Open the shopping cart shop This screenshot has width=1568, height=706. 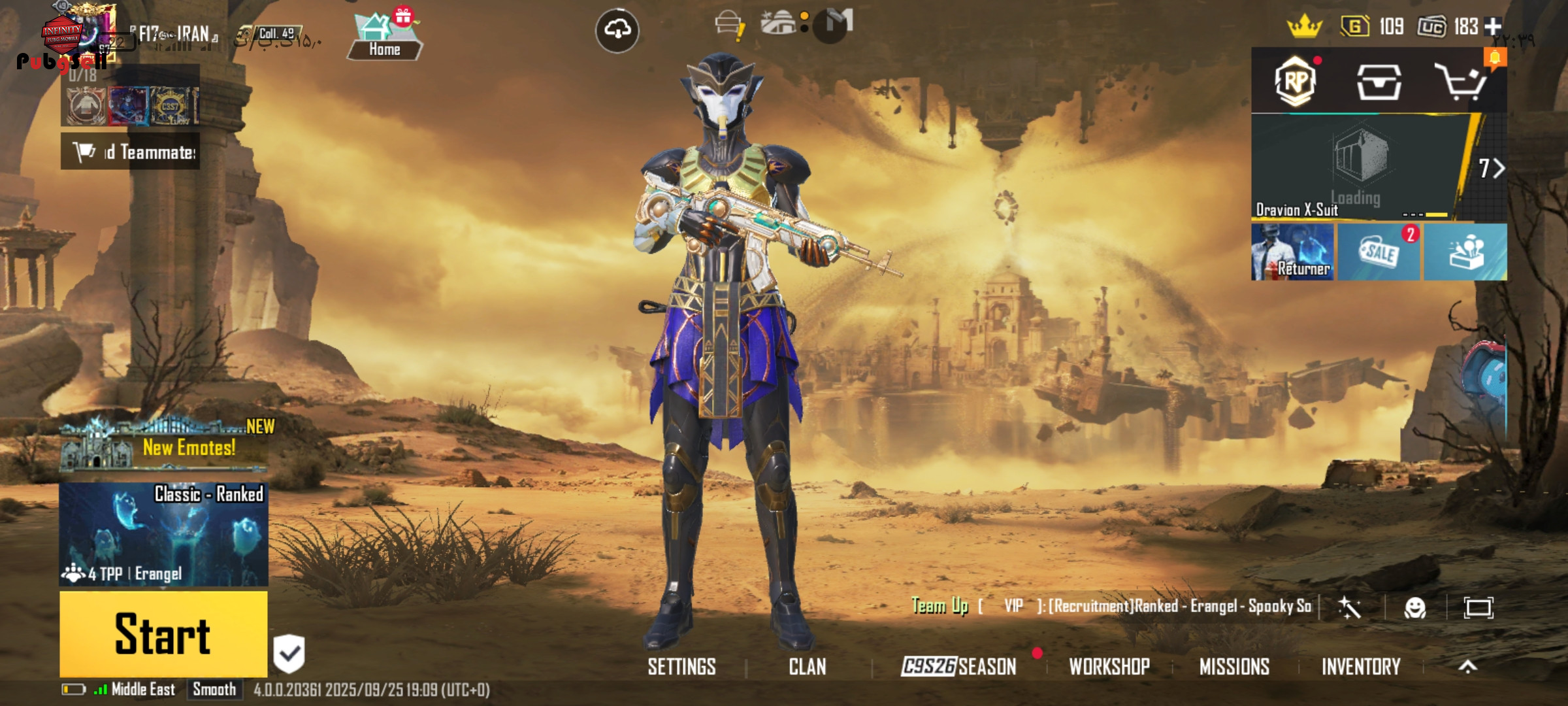(1460, 82)
